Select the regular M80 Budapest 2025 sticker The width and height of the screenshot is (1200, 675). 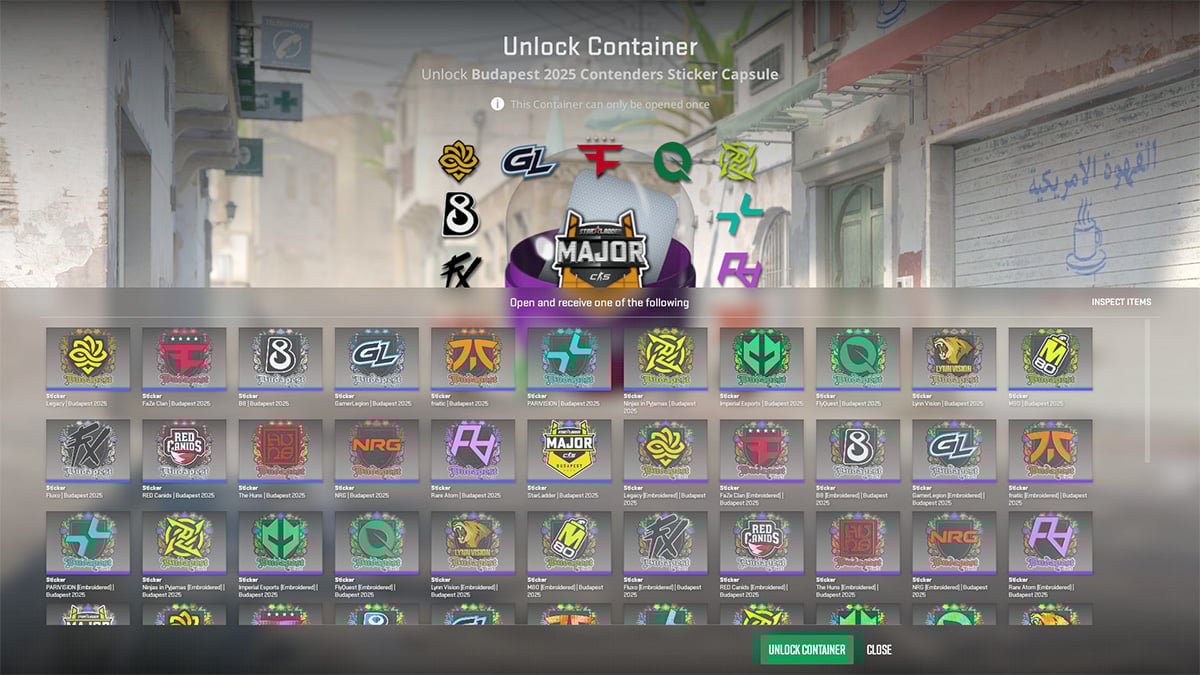click(1050, 359)
